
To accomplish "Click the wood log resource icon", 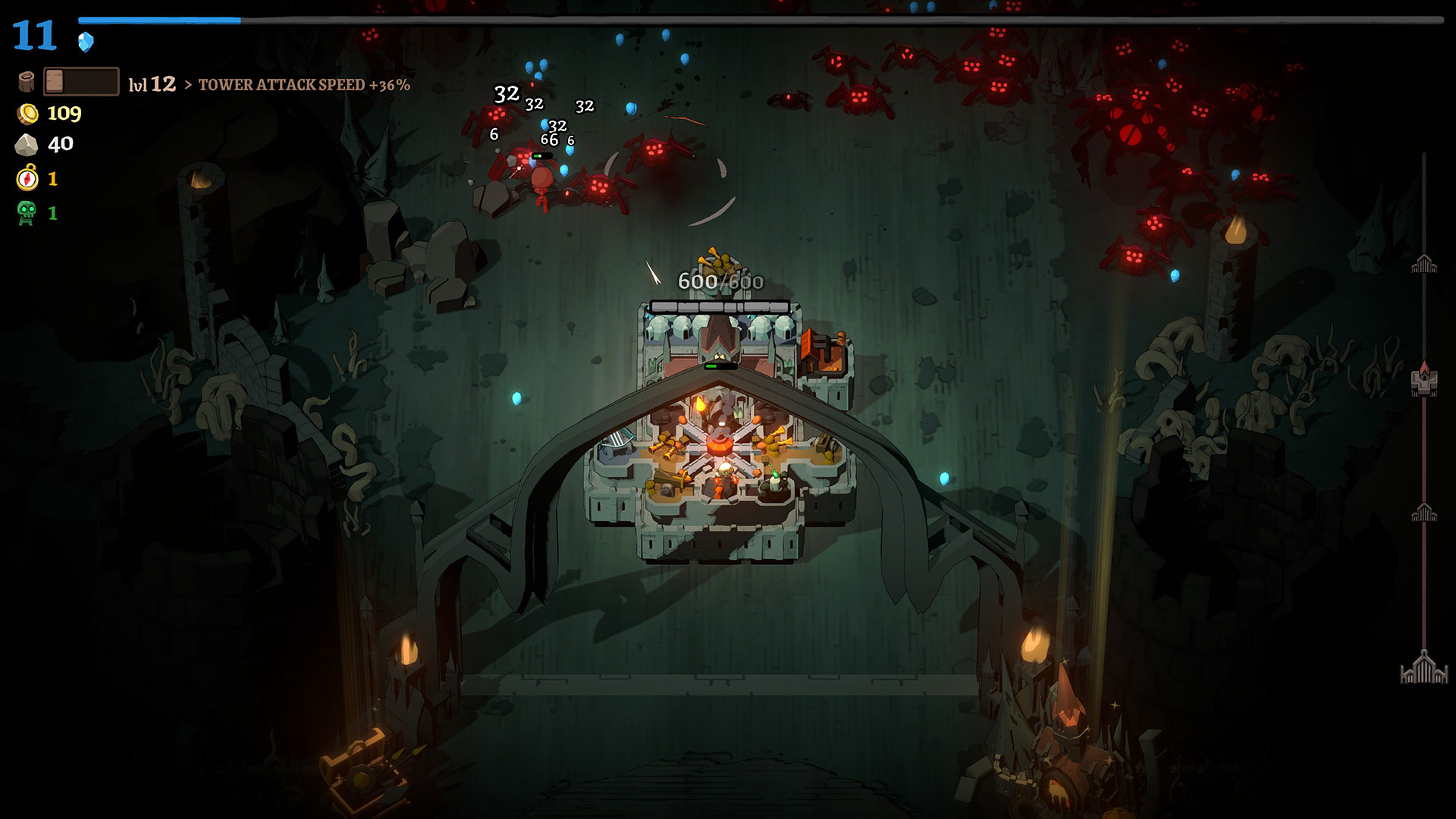I will [x=27, y=82].
